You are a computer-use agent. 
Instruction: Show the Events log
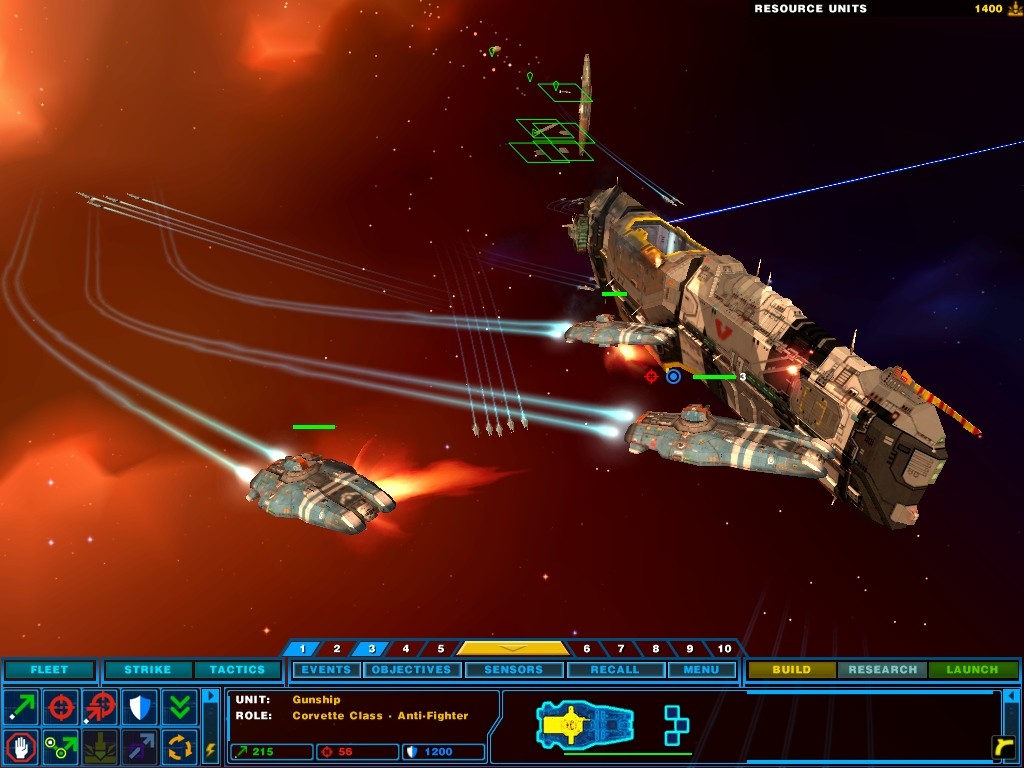tap(326, 670)
